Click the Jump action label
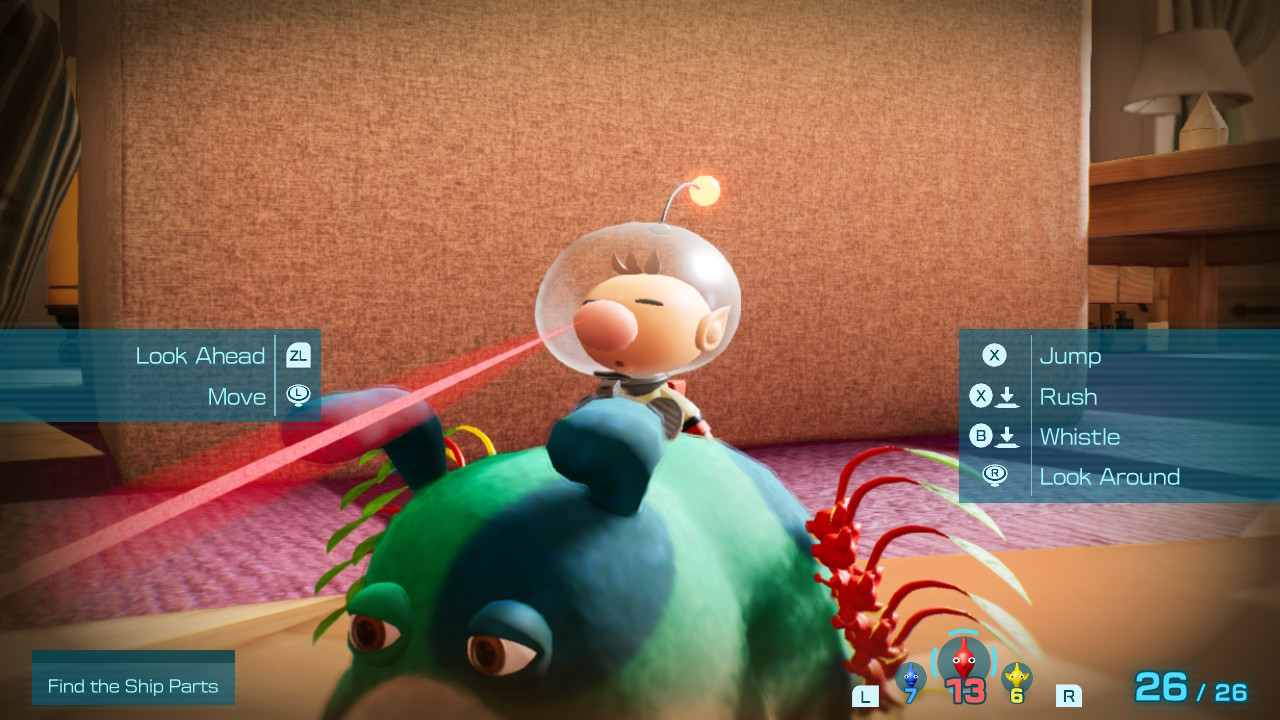1280x720 pixels. pos(1071,355)
